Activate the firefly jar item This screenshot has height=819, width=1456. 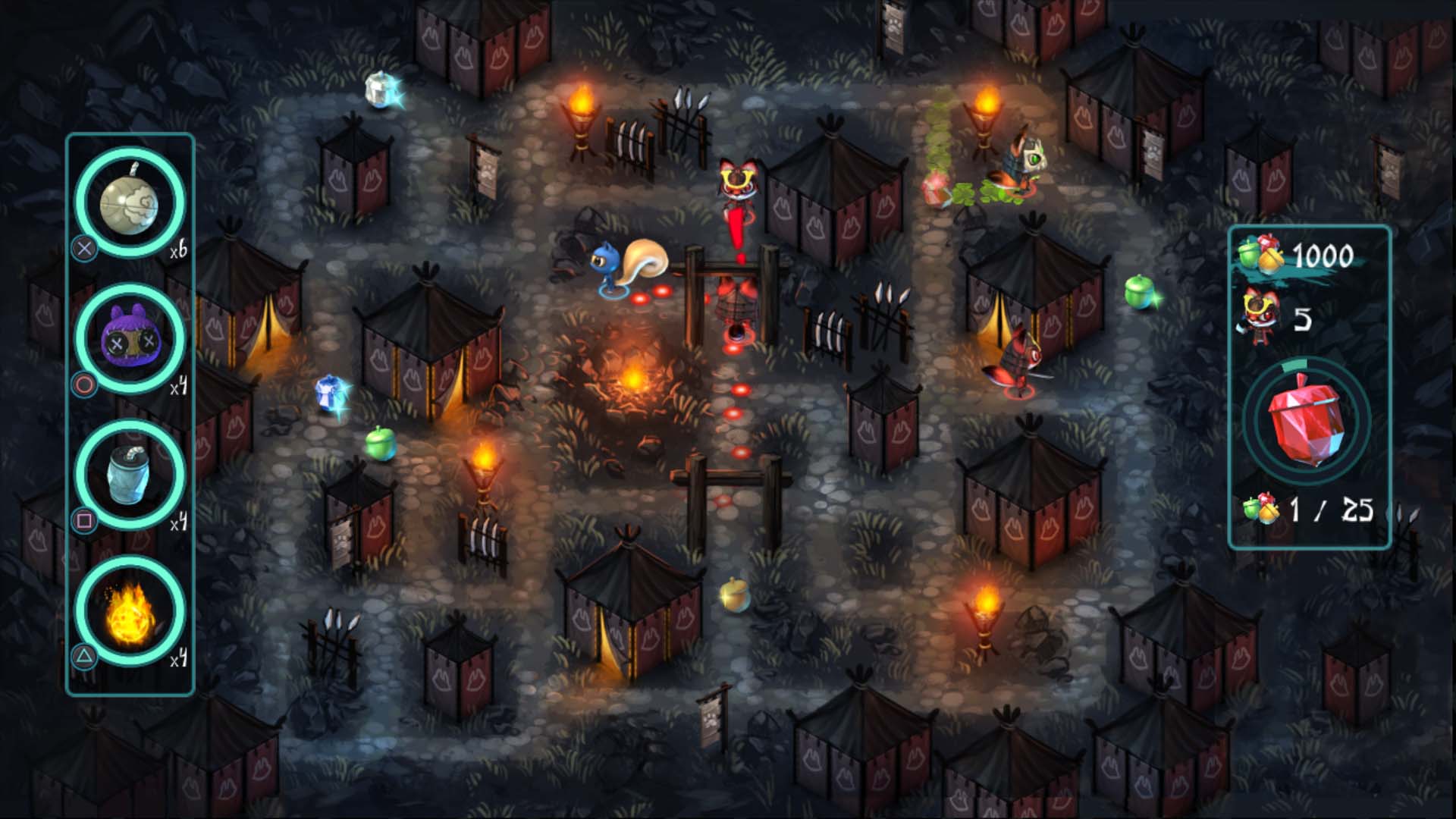click(x=130, y=475)
